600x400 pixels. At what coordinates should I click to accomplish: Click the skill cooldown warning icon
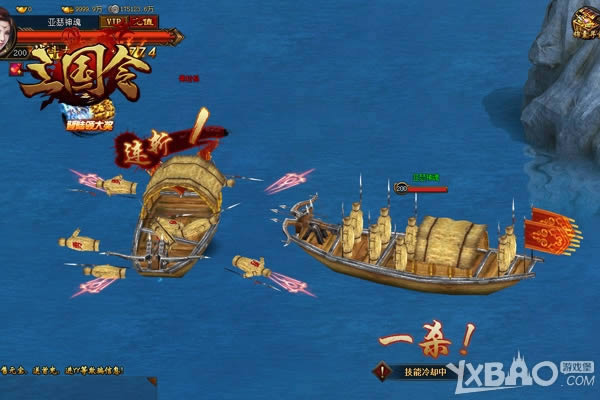382,371
